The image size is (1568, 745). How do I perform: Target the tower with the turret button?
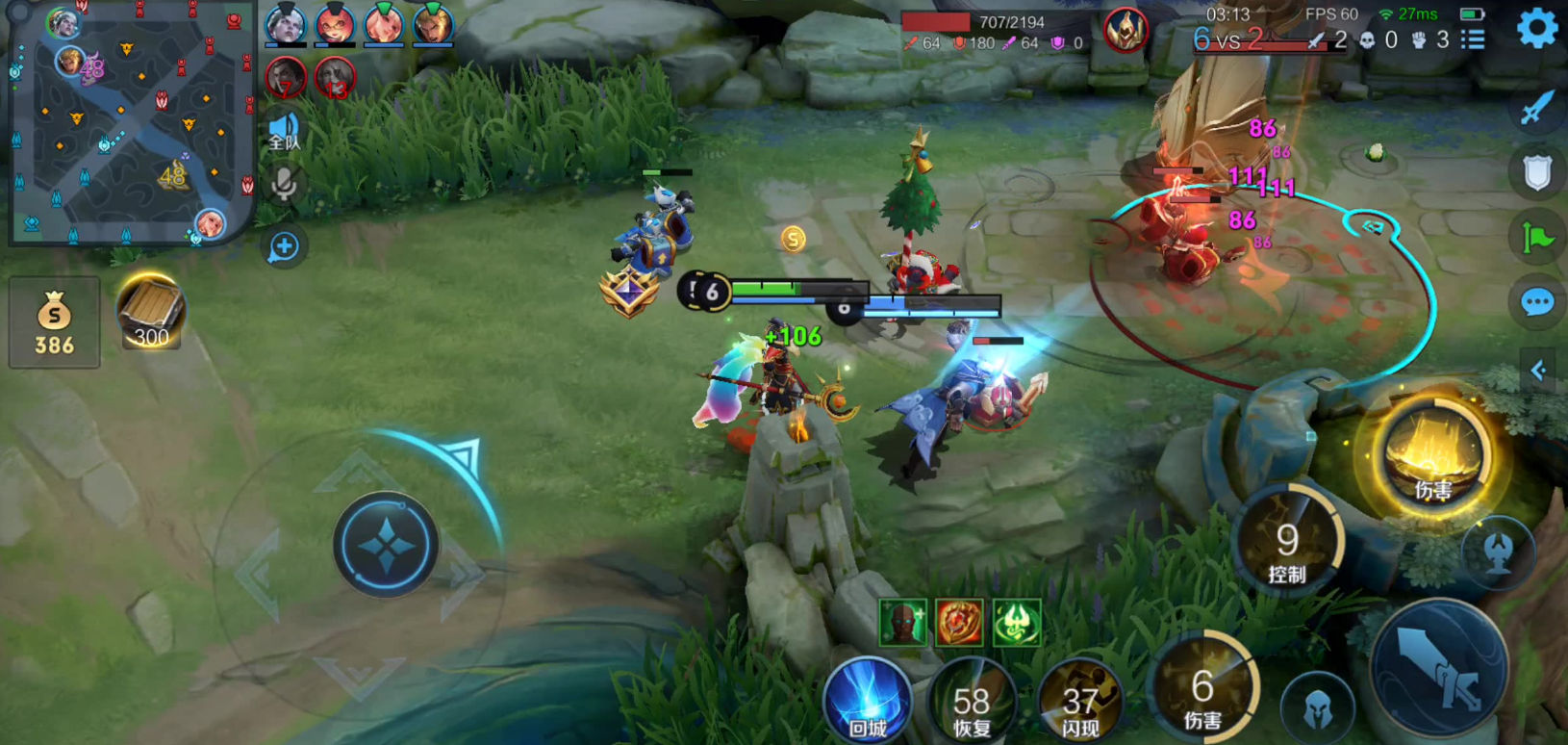pyautogui.click(x=1498, y=552)
